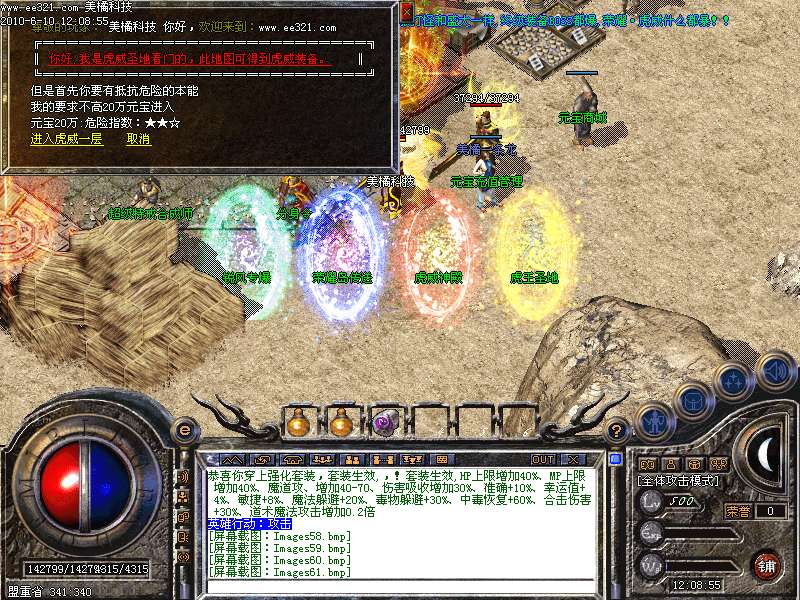The image size is (800, 600).
Task: Select 取消 to cancel the NPC dialogue
Action: 138,139
